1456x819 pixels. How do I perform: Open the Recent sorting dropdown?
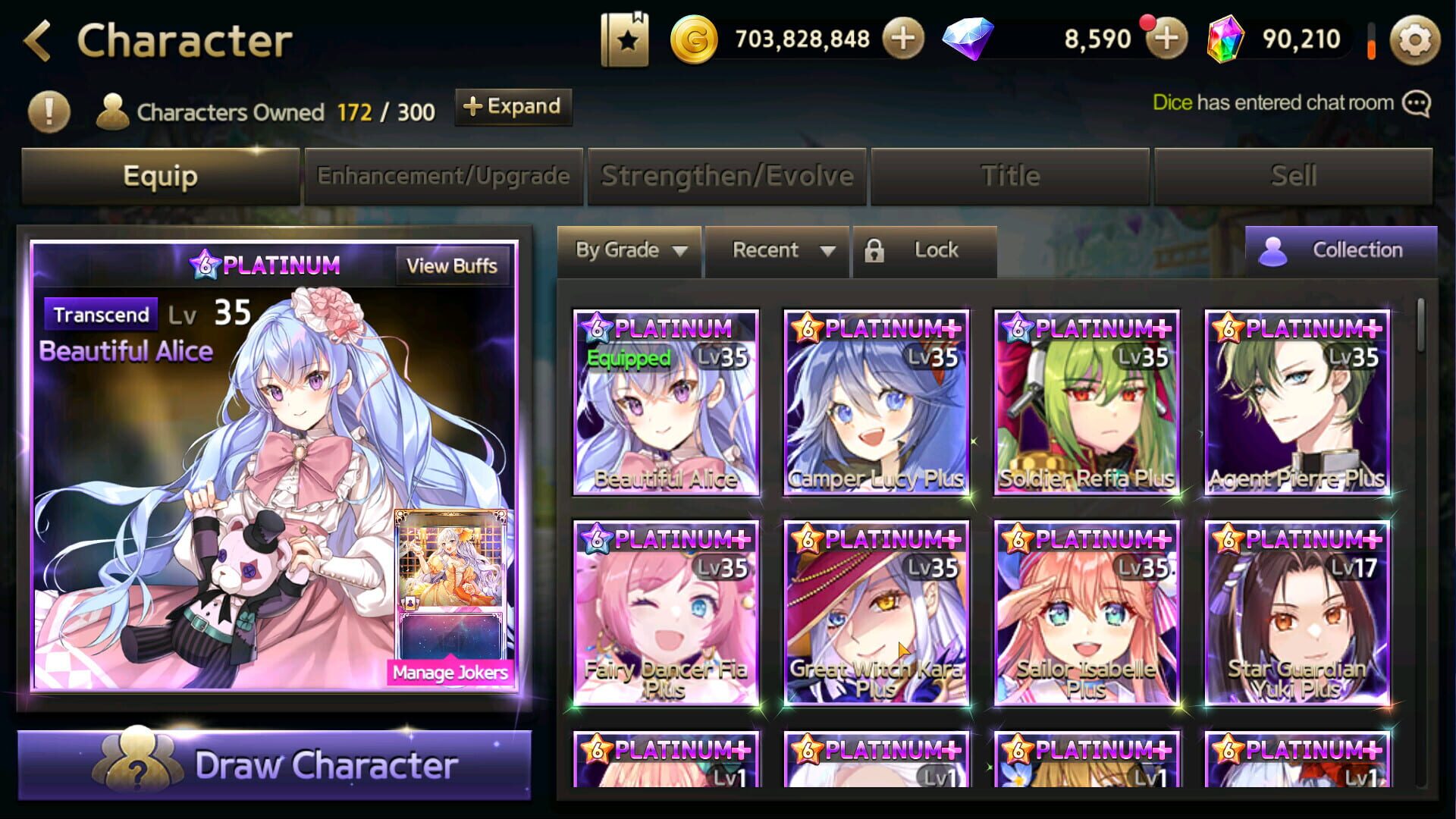point(777,250)
